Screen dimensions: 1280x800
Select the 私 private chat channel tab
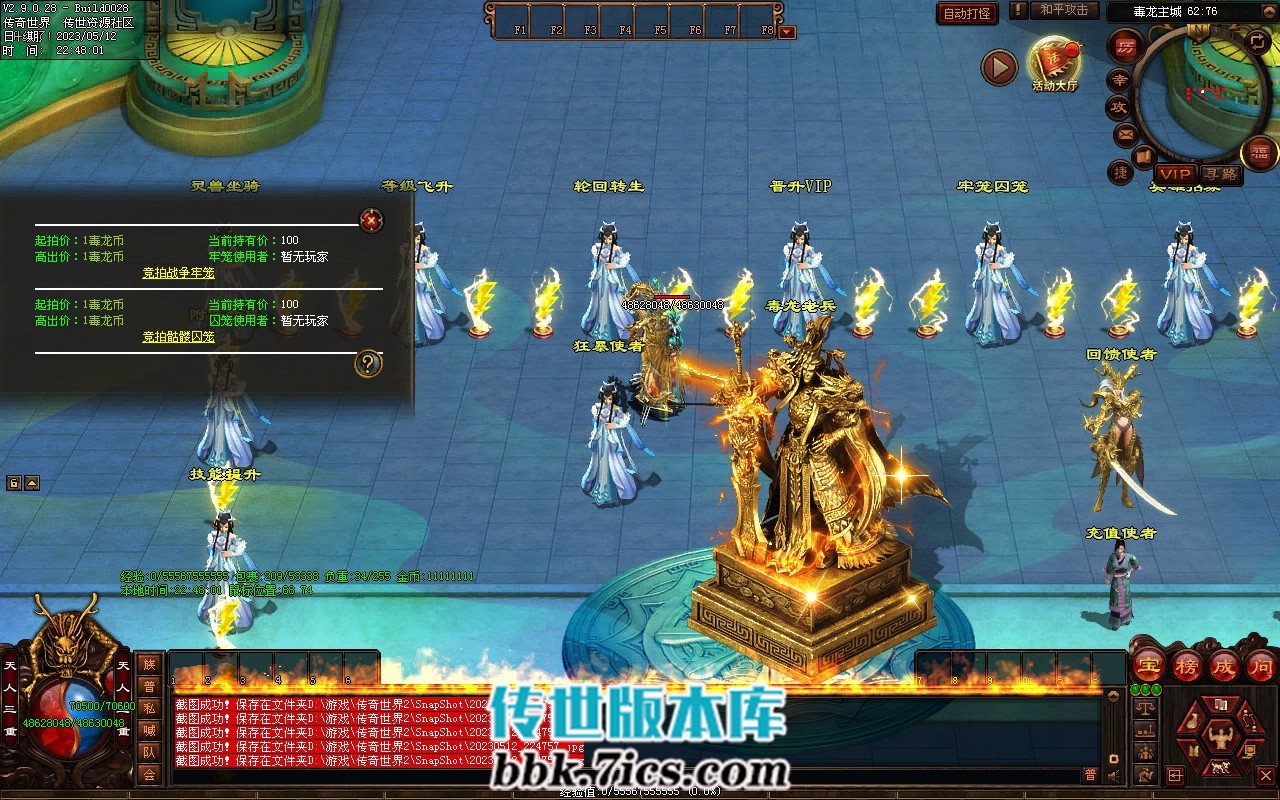click(x=149, y=708)
